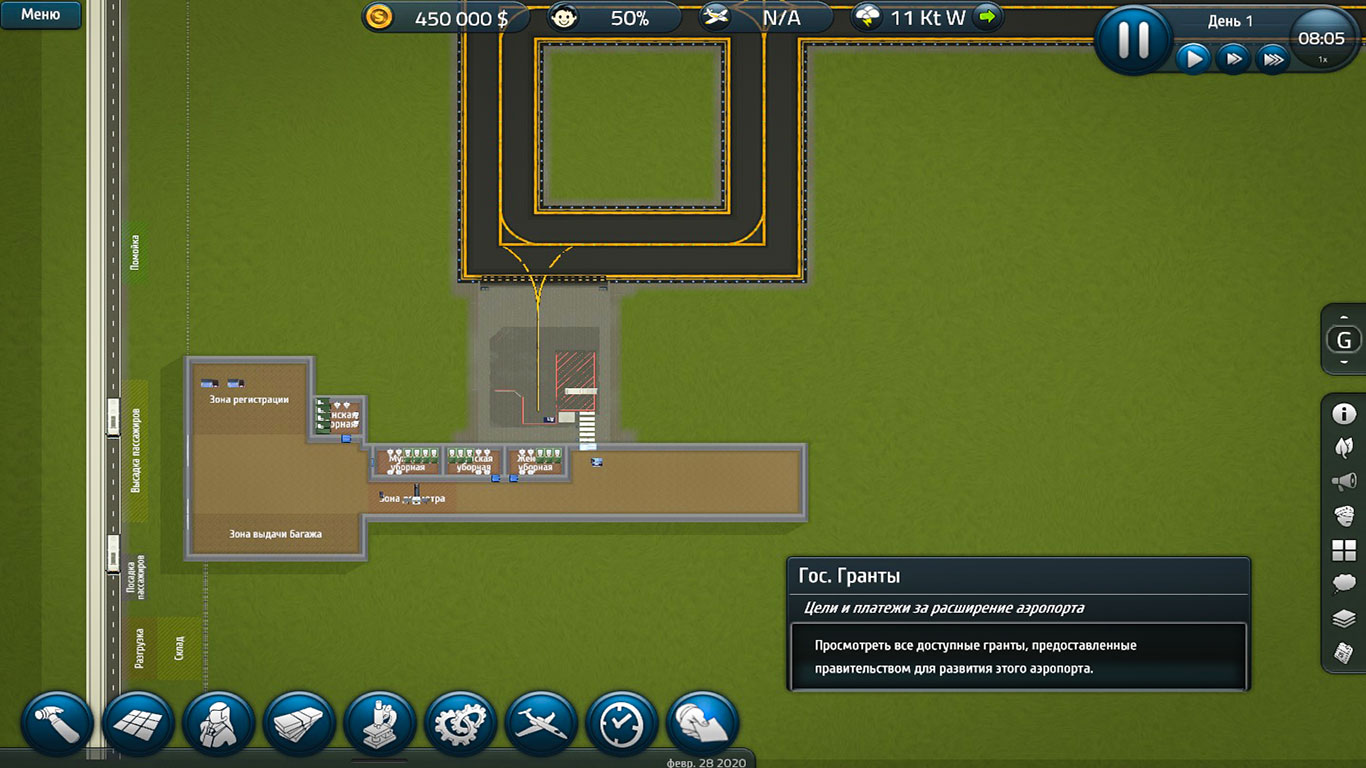Open the microscope research panel

pyautogui.click(x=380, y=724)
